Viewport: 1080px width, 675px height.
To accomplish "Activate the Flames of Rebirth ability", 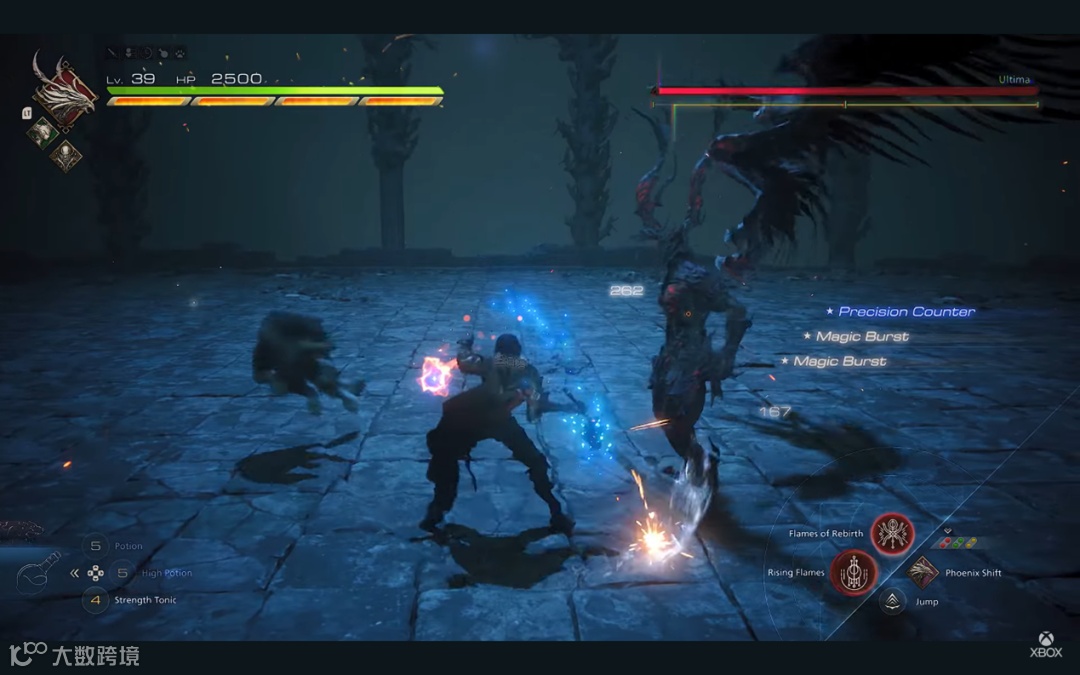I will 892,534.
